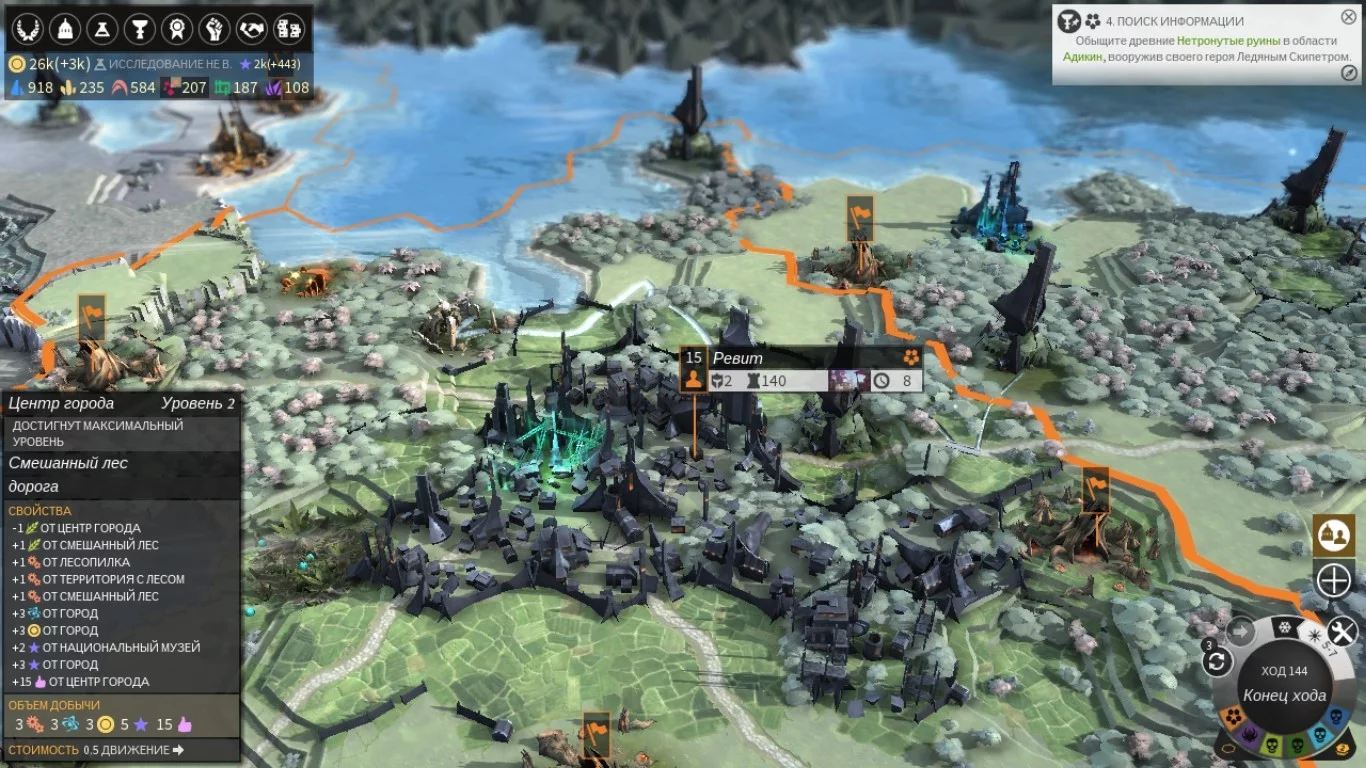Click the grey right arrow button
The image size is (1366, 768).
(x=1241, y=632)
